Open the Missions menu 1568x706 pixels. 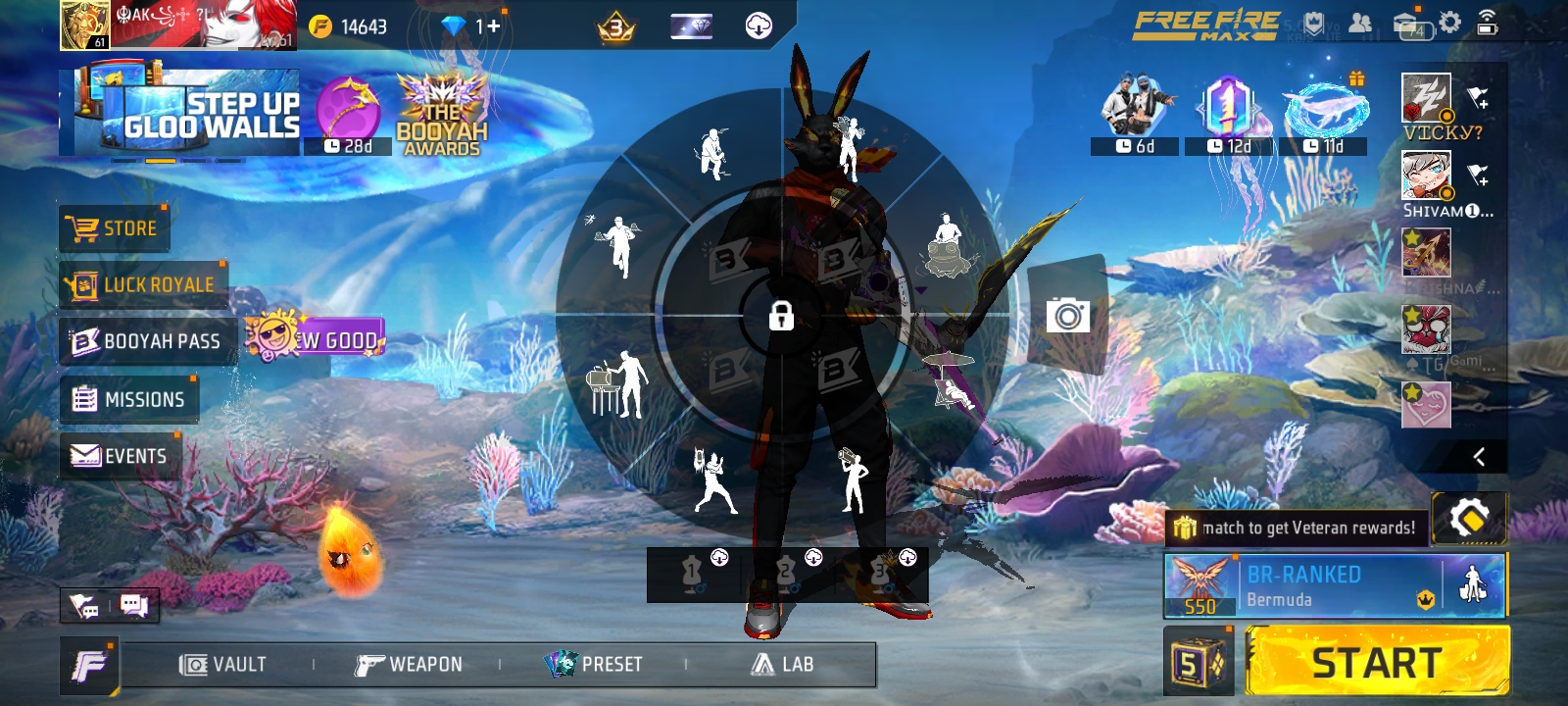(129, 399)
